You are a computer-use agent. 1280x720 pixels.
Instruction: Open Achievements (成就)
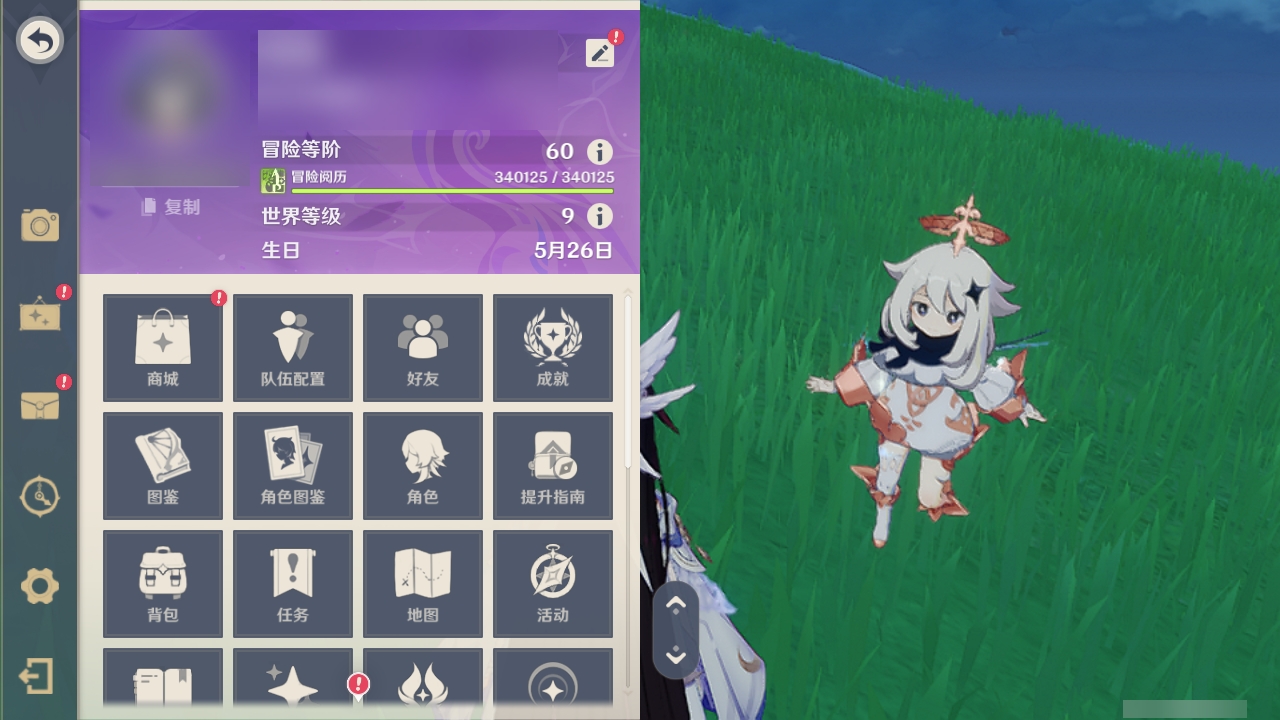click(x=552, y=347)
